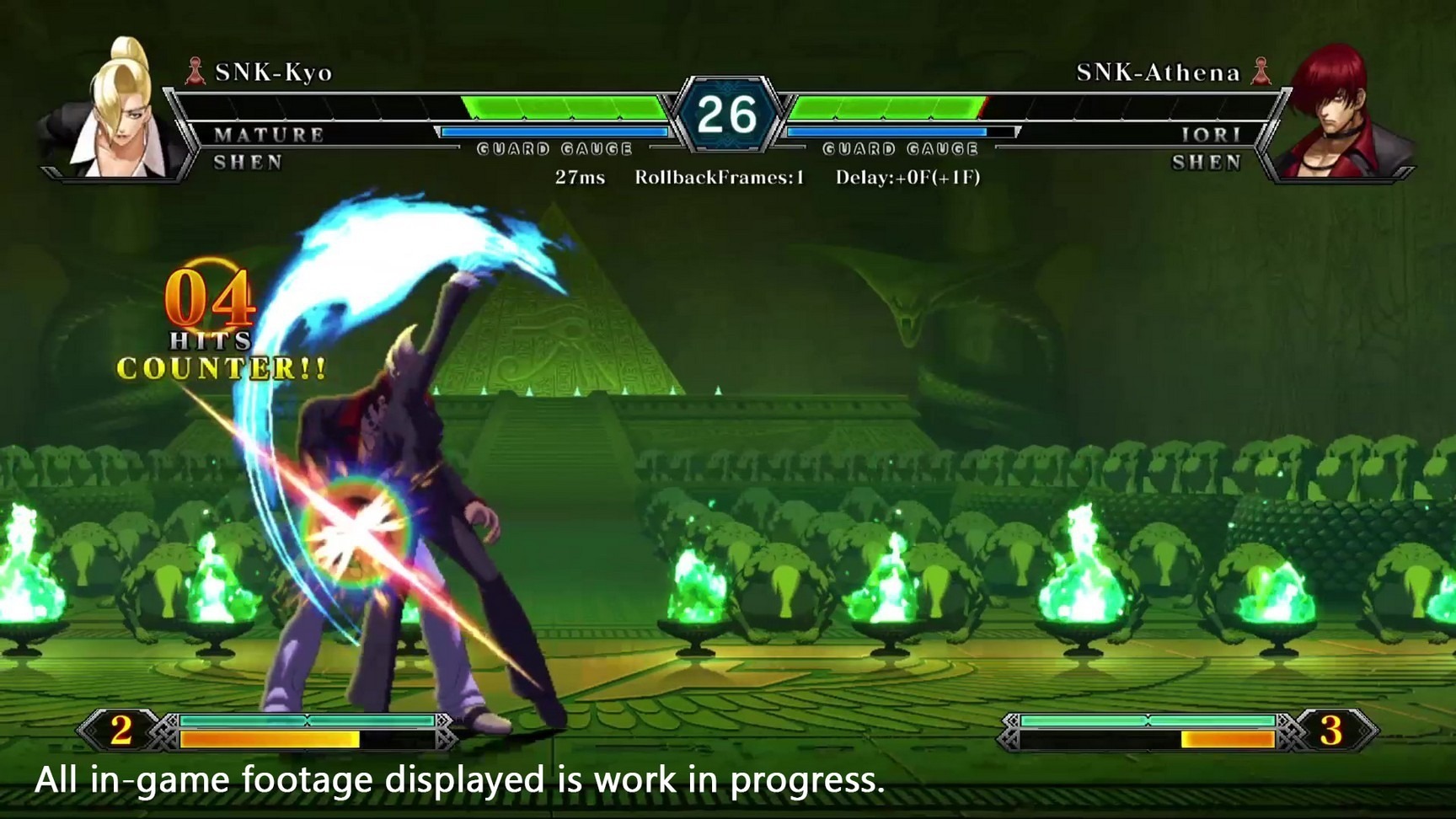This screenshot has width=1456, height=819.
Task: Click the Delay:+0F(+1F) text
Action: (x=910, y=178)
